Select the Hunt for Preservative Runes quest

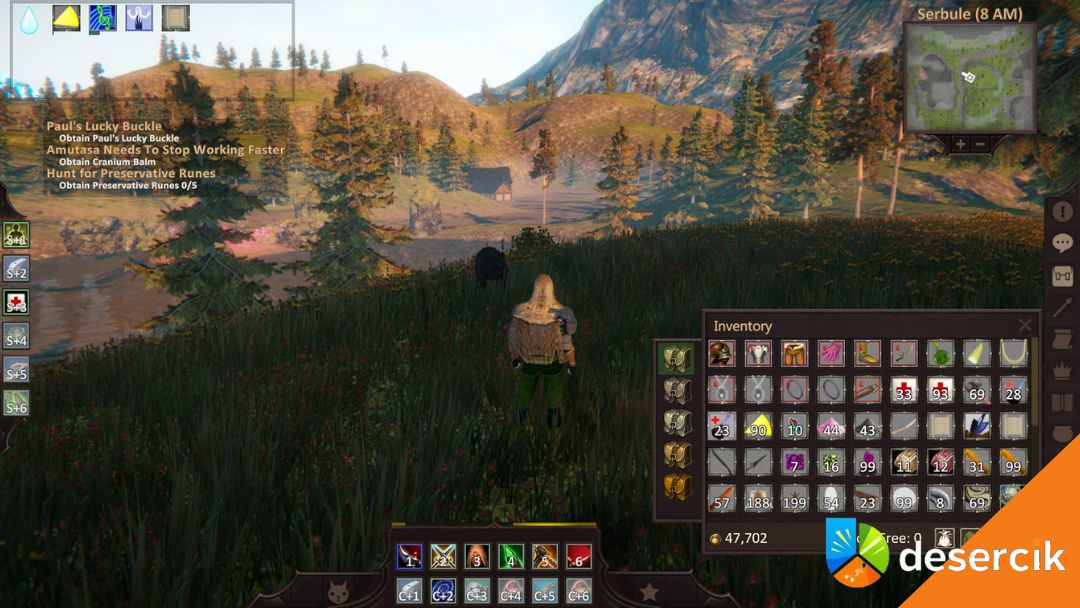coord(130,173)
